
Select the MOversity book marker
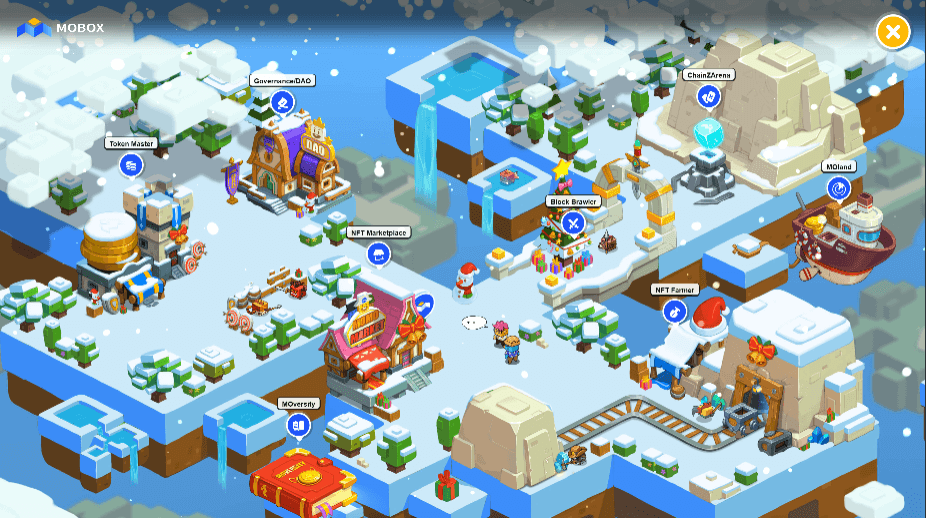tap(297, 426)
